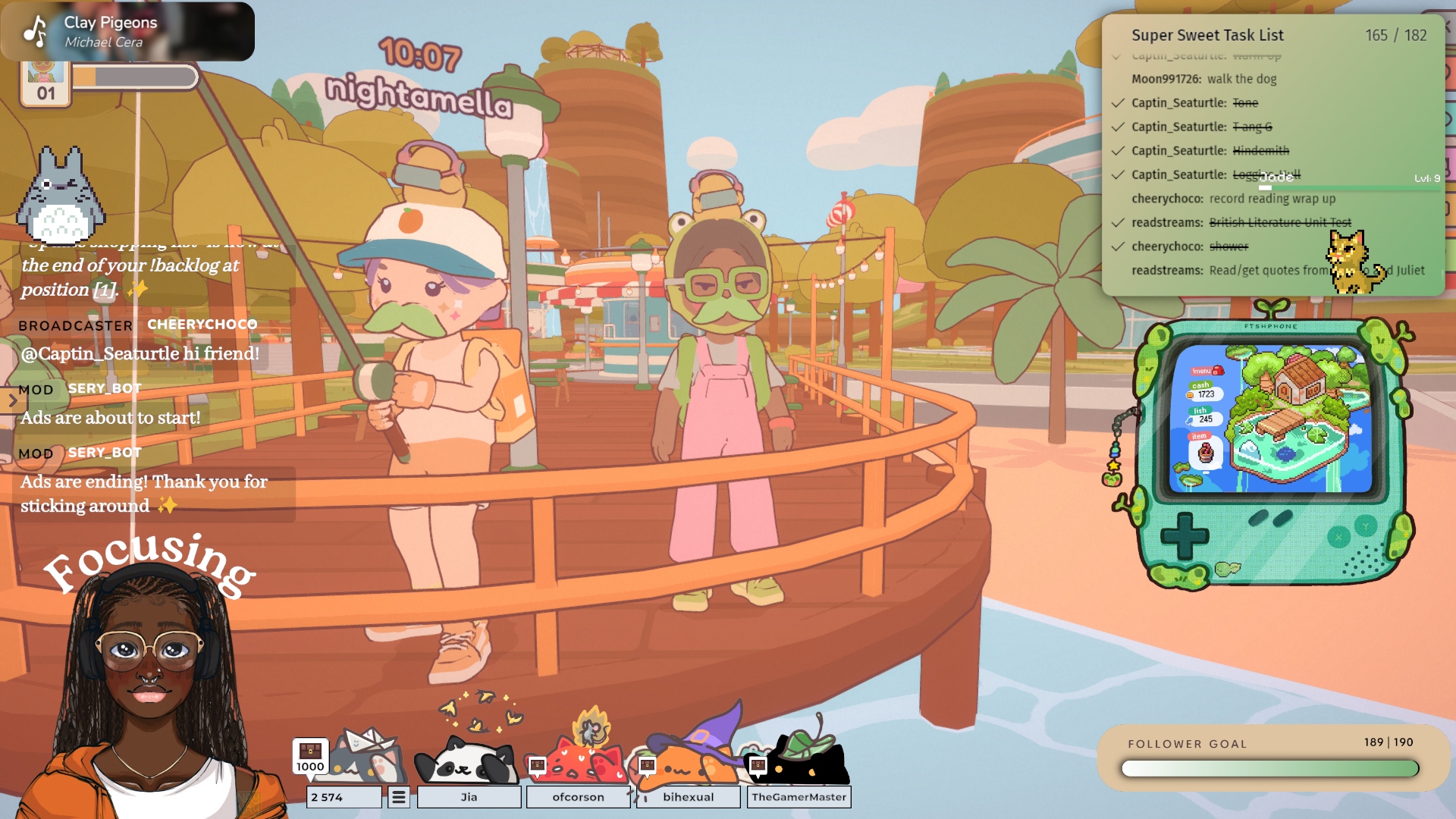
Task: Select the bihexual name box
Action: (688, 797)
